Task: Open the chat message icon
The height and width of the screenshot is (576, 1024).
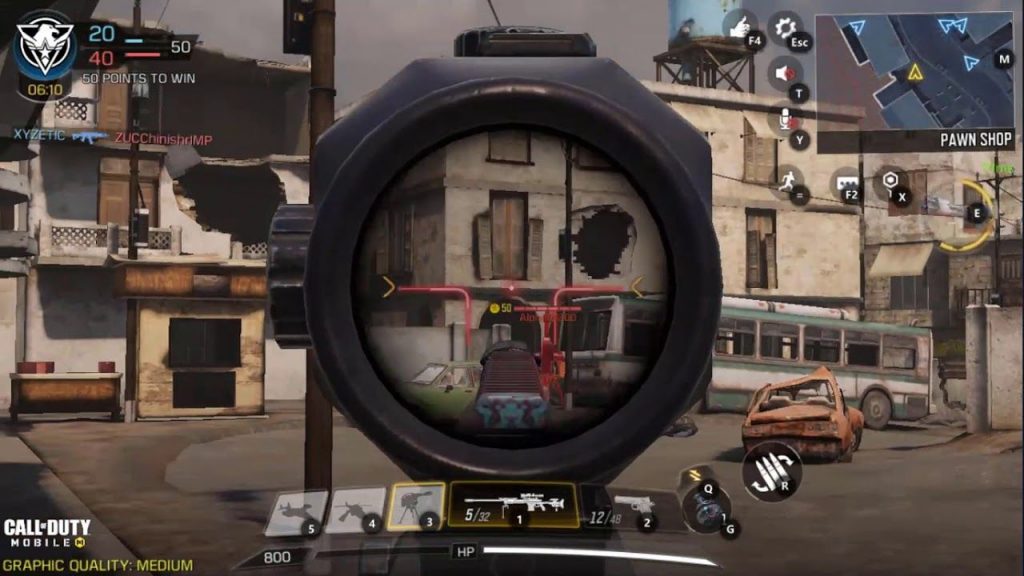Action: [845, 182]
